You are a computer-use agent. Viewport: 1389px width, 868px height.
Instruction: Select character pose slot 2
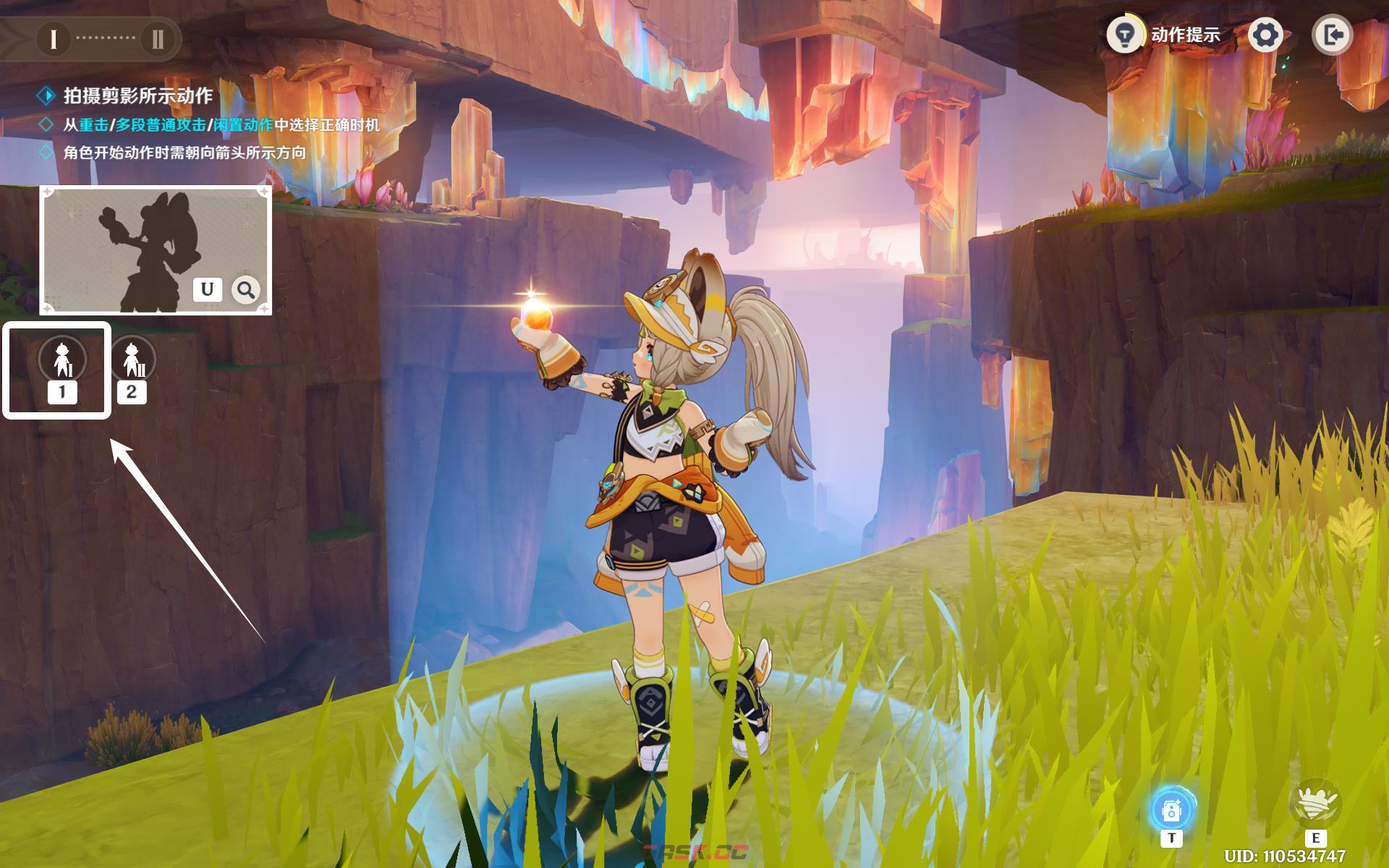pos(132,360)
